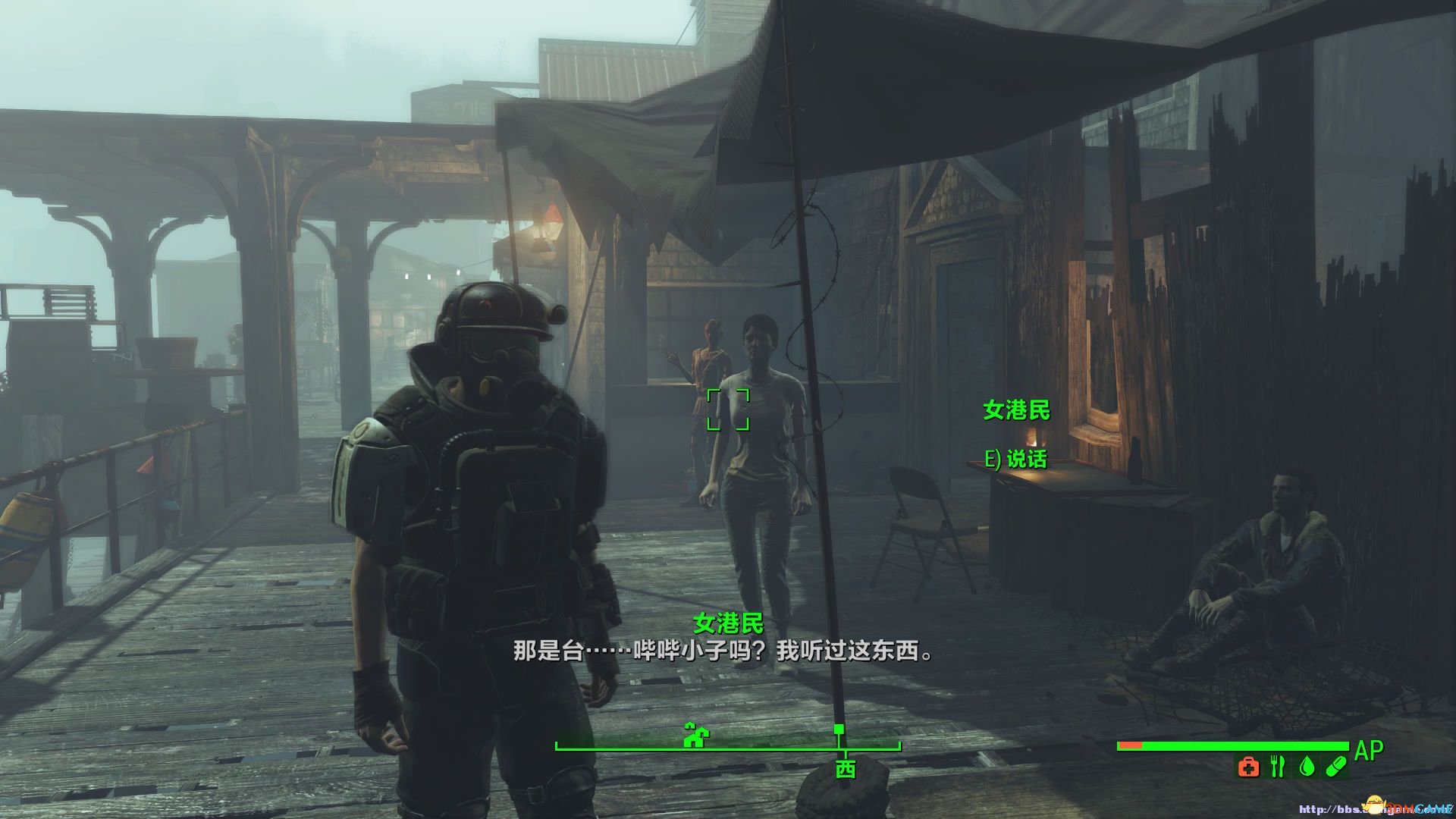Click the green pill status icon

coord(1335,767)
